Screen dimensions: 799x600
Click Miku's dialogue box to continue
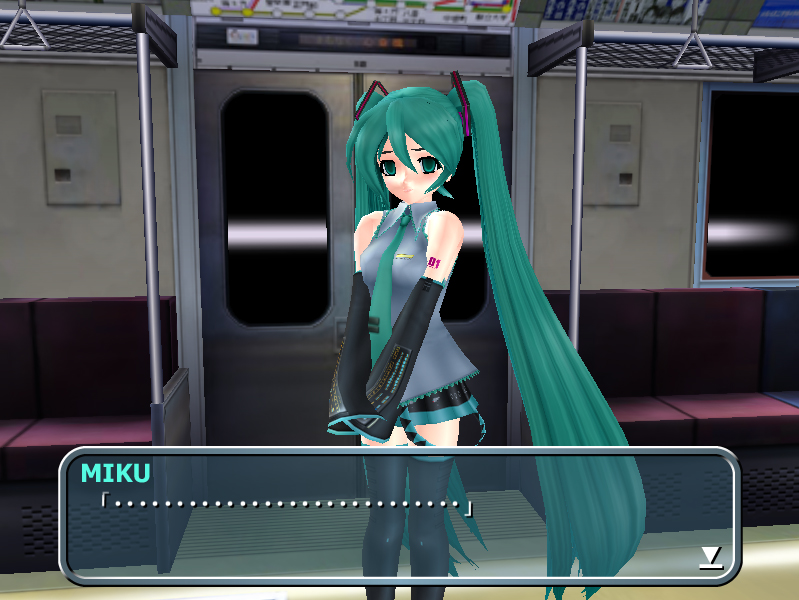400,516
